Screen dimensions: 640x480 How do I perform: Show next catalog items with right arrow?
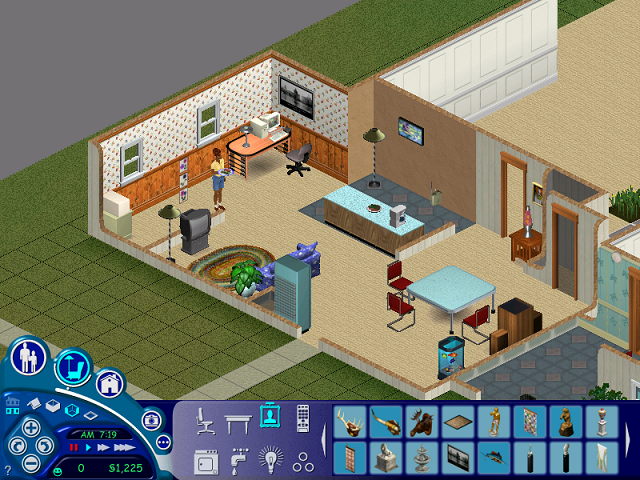628,440
